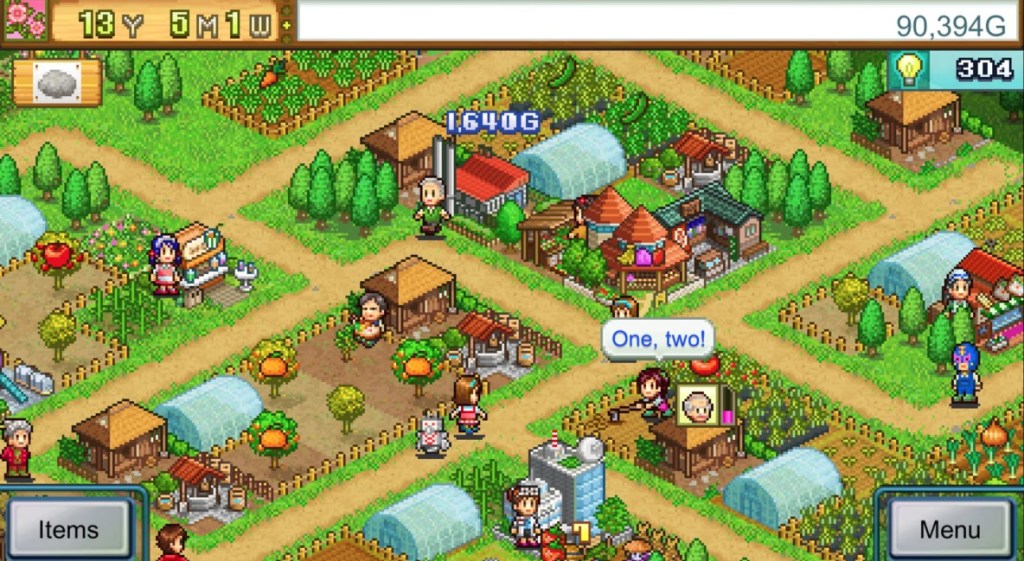Select the old farmer portrait icon
This screenshot has height=561, width=1024.
(x=697, y=403)
